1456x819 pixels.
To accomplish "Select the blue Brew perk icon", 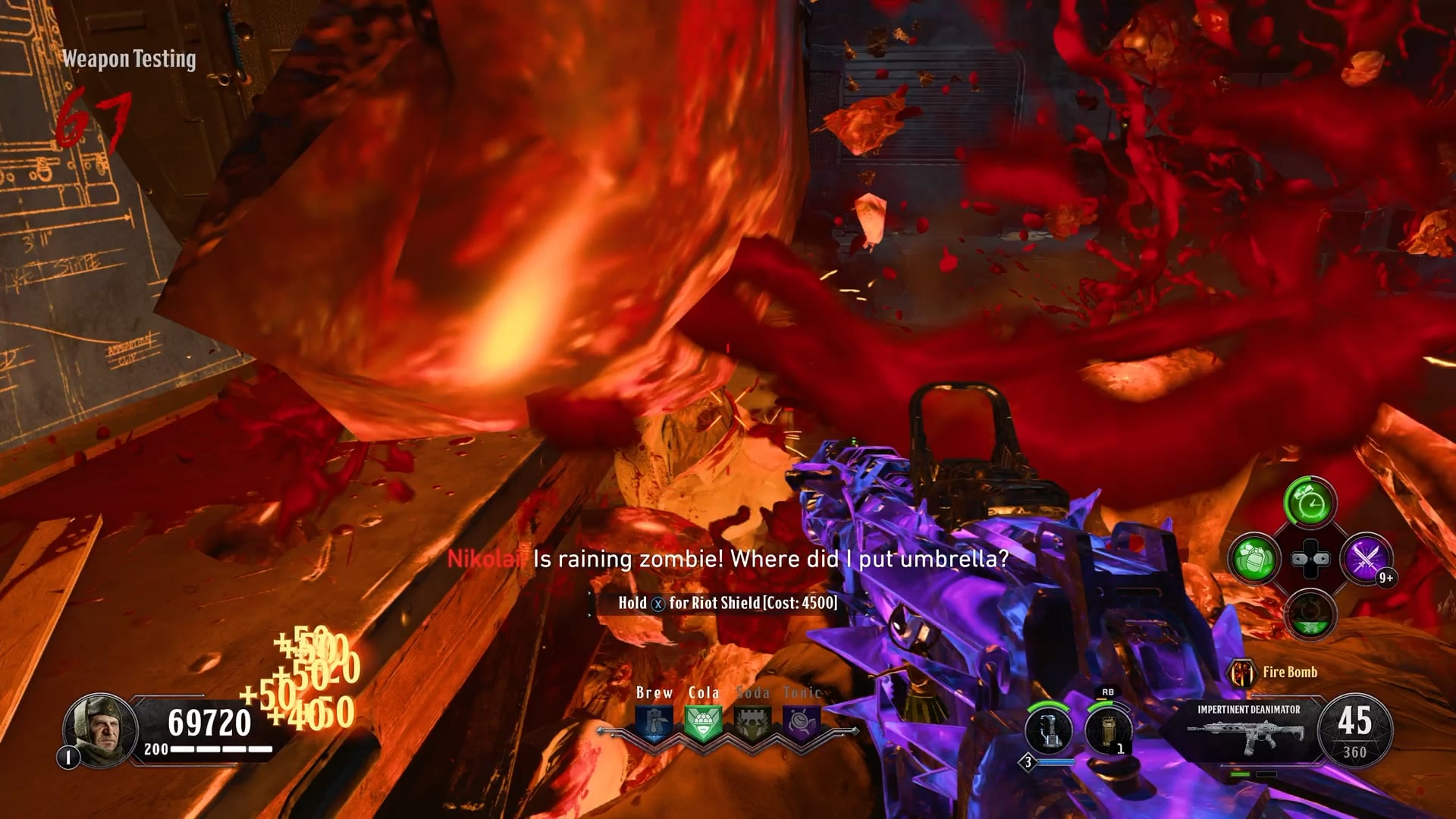I will coord(654,723).
